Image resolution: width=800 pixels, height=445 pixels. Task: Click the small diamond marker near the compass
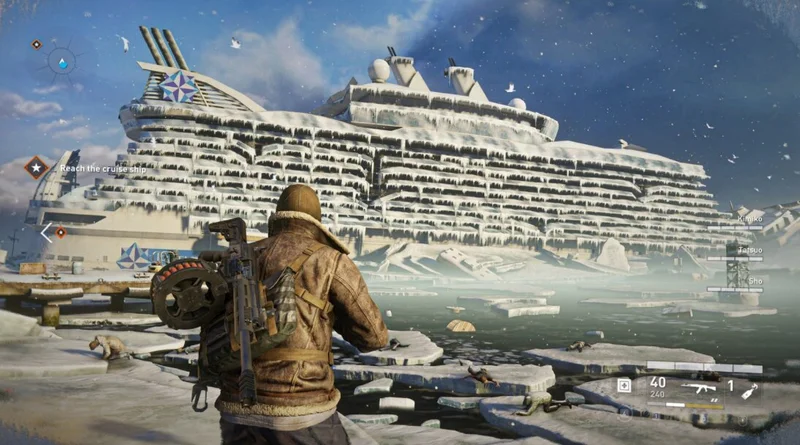pos(37,45)
